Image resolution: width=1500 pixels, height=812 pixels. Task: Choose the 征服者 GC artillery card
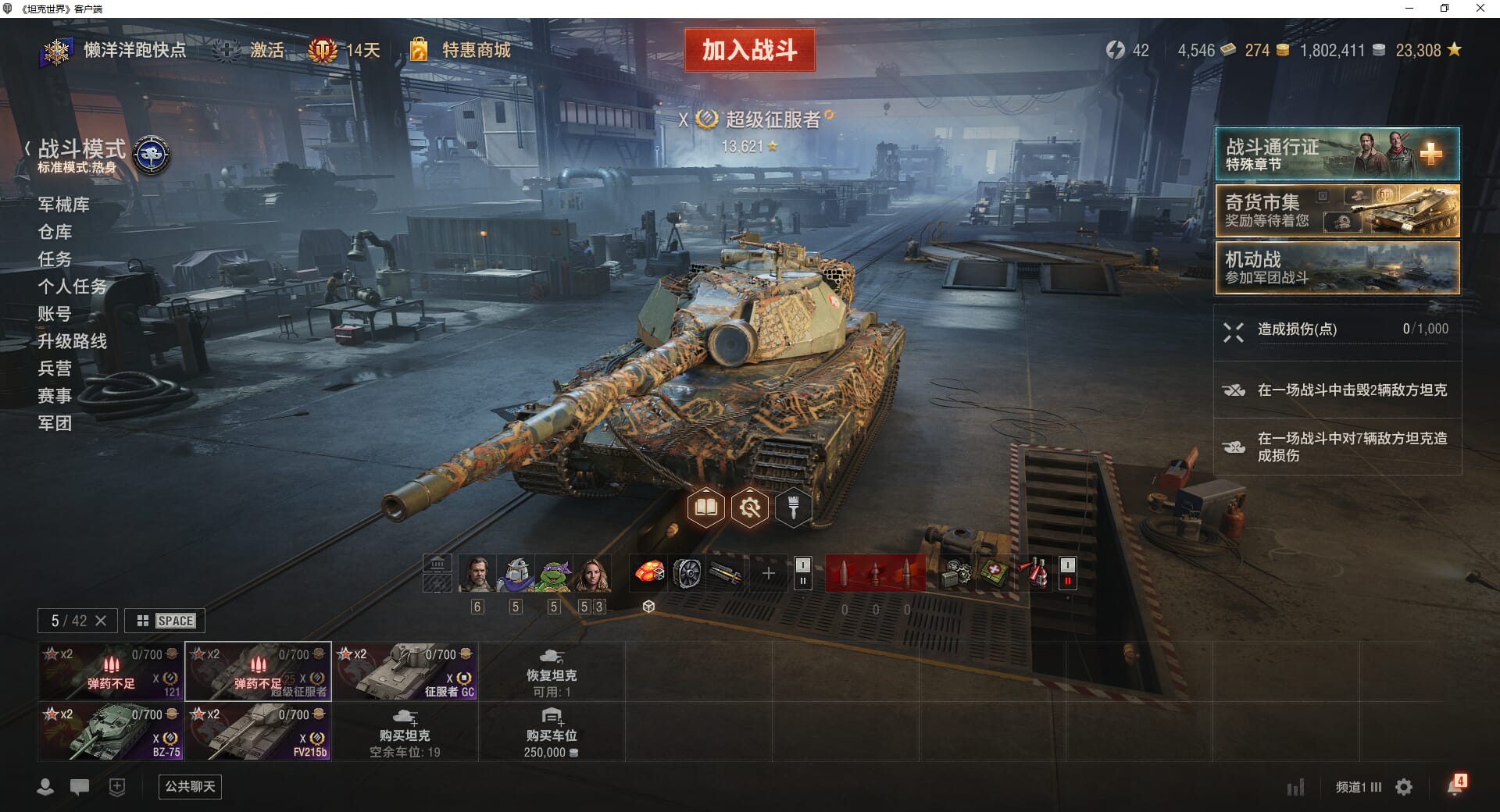(x=405, y=671)
